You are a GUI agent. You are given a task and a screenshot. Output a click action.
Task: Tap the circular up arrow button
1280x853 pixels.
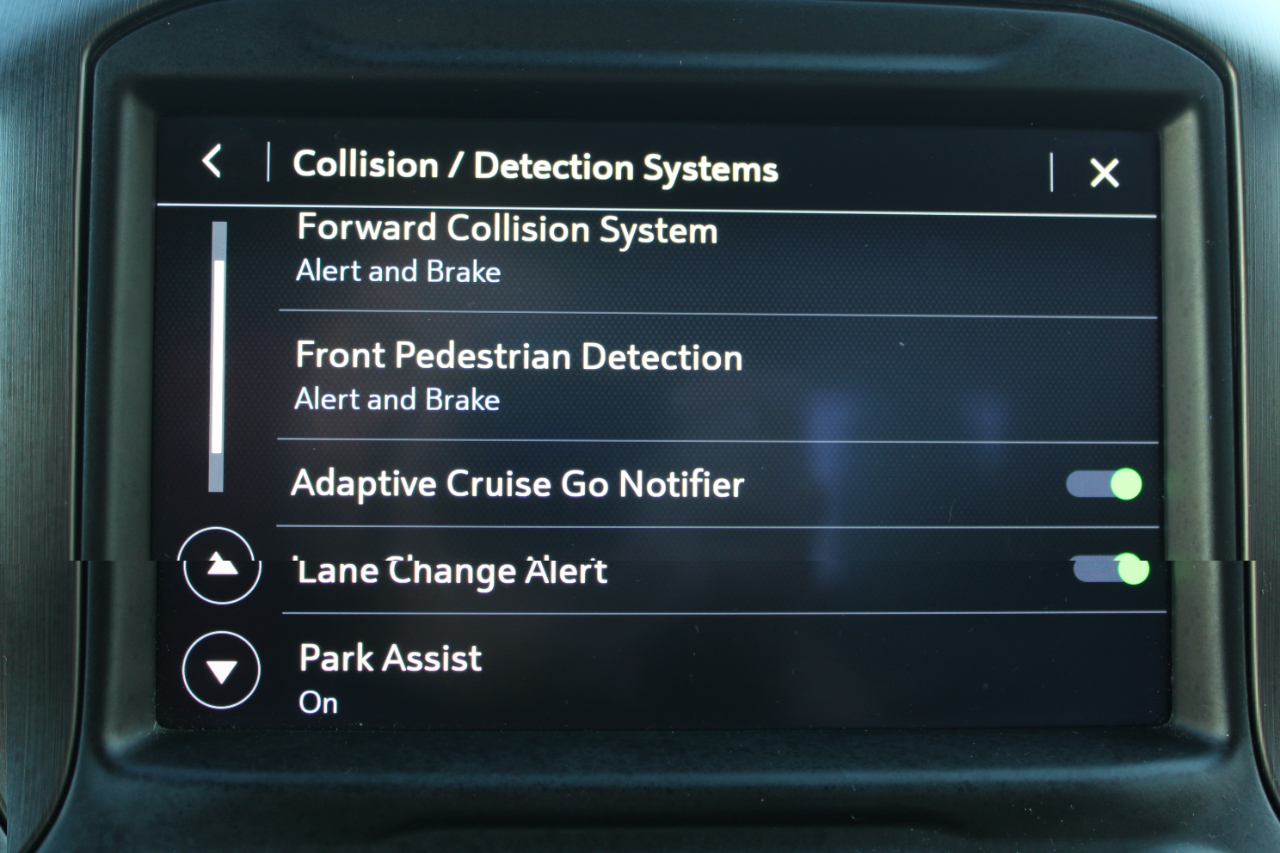click(x=221, y=566)
